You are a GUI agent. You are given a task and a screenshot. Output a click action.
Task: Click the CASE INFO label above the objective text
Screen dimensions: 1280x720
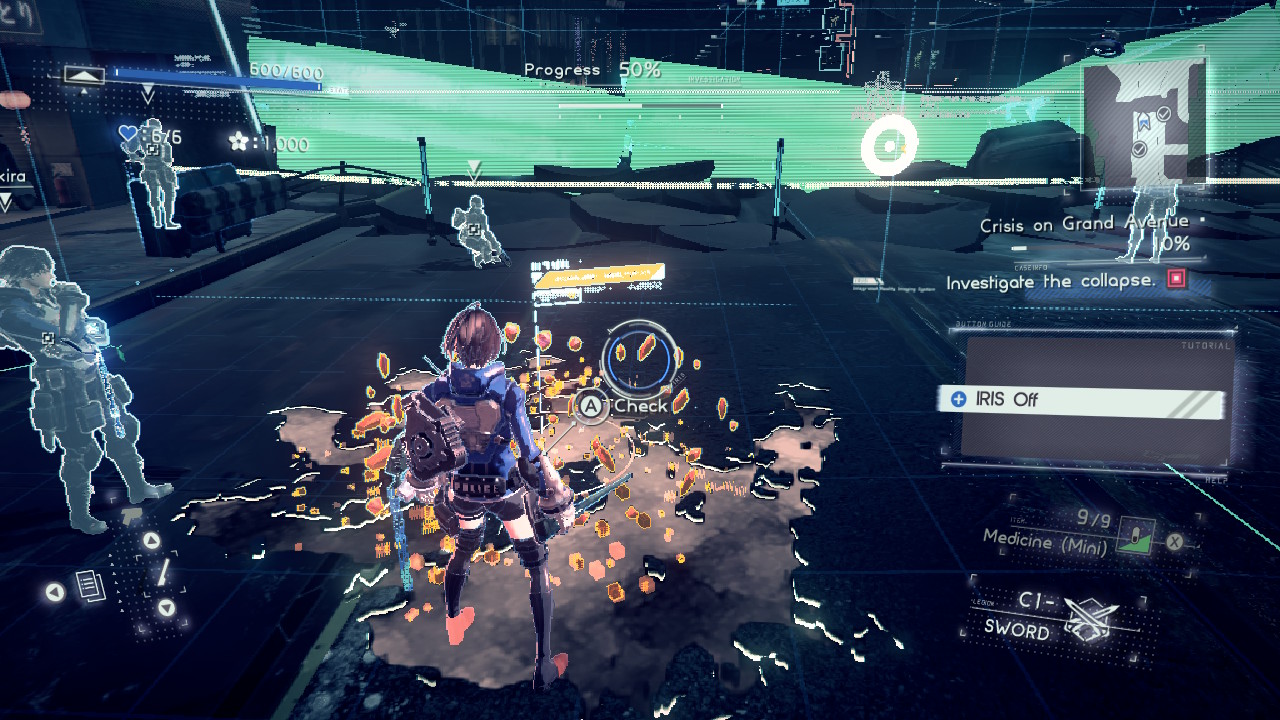[x=1031, y=267]
